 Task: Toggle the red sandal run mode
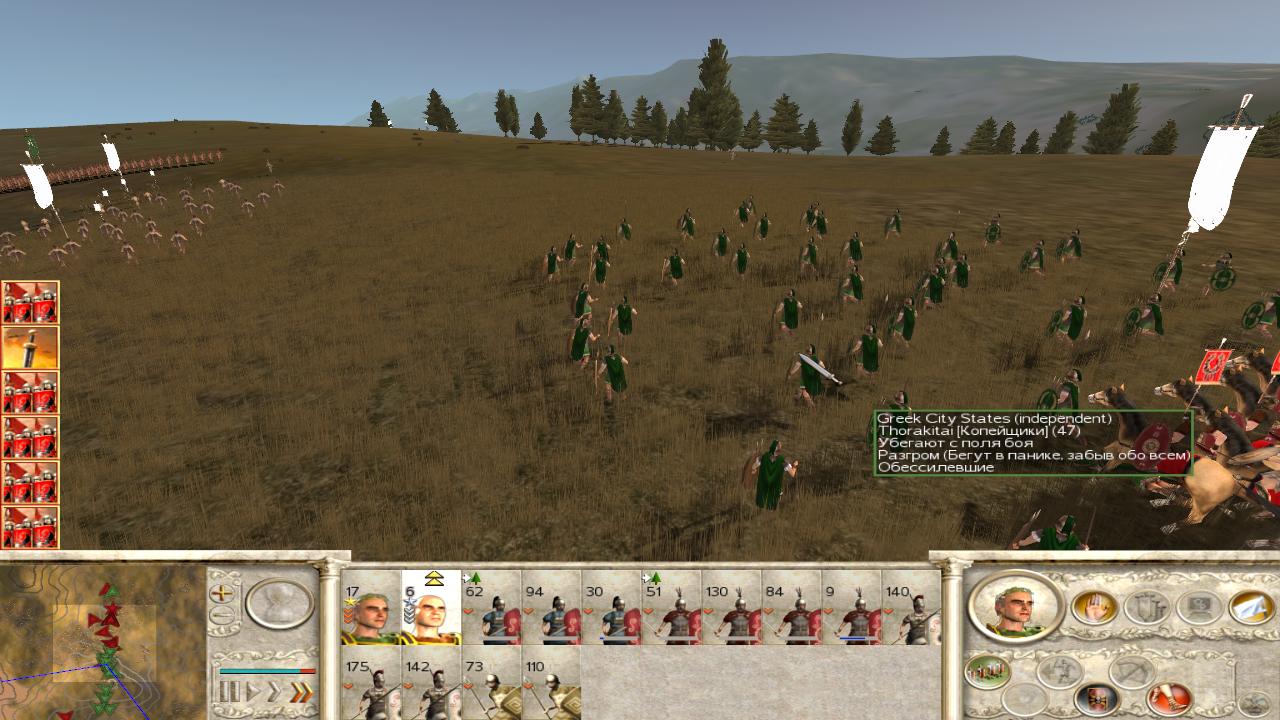tap(1169, 698)
